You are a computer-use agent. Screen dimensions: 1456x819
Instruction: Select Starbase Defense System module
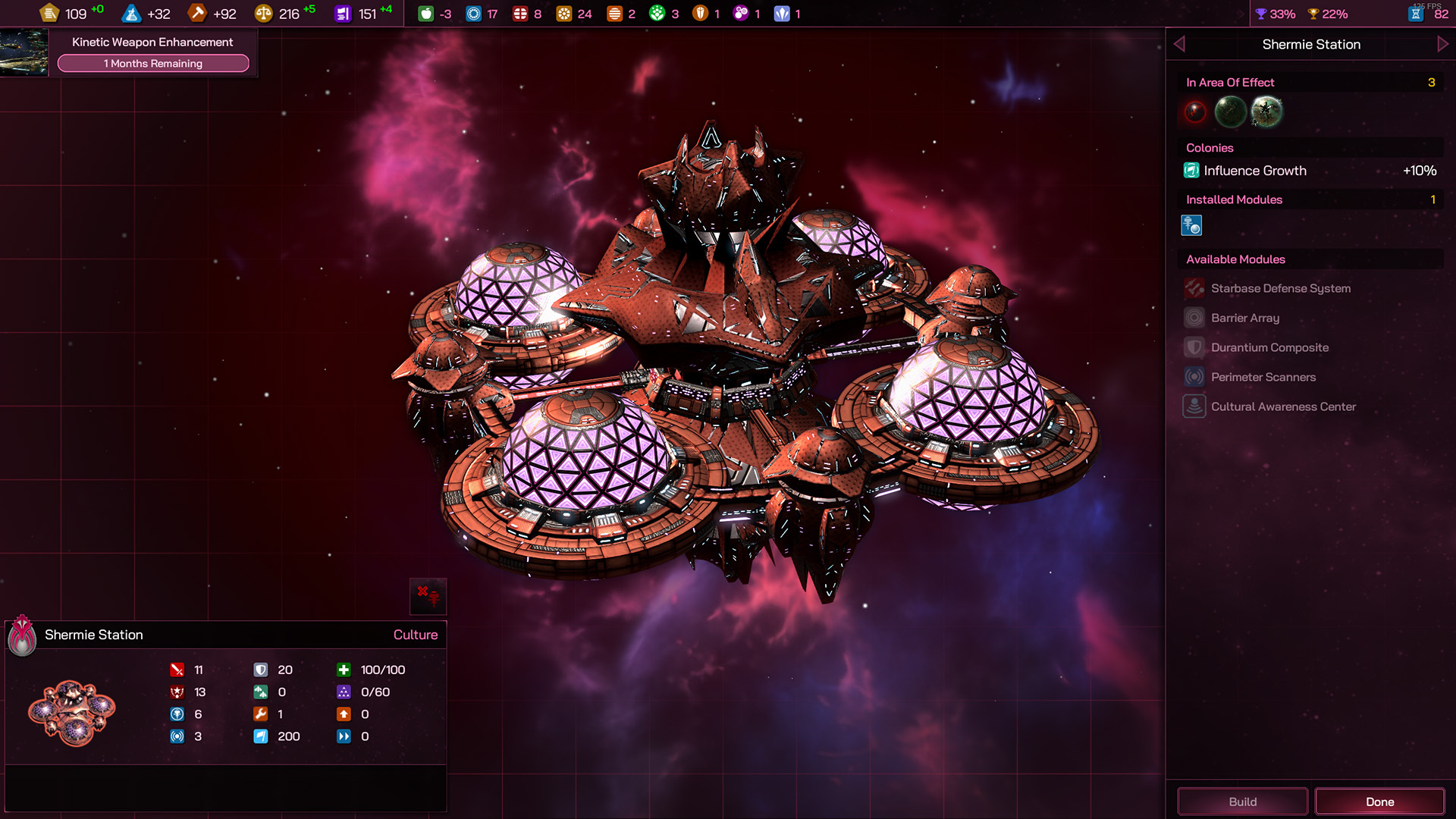pos(1280,288)
